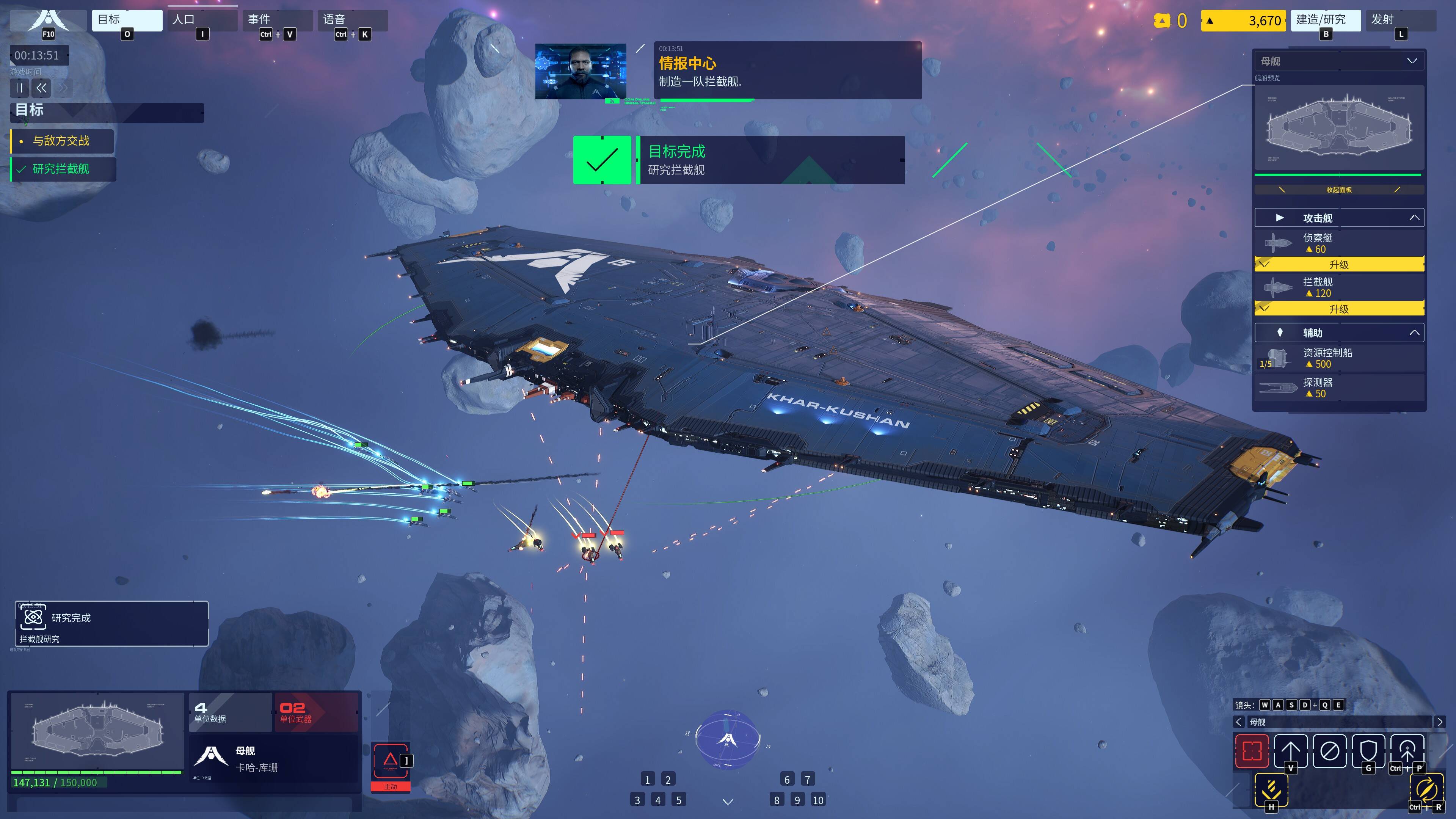
Task: Open the 人口 population tab
Action: pyautogui.click(x=202, y=20)
